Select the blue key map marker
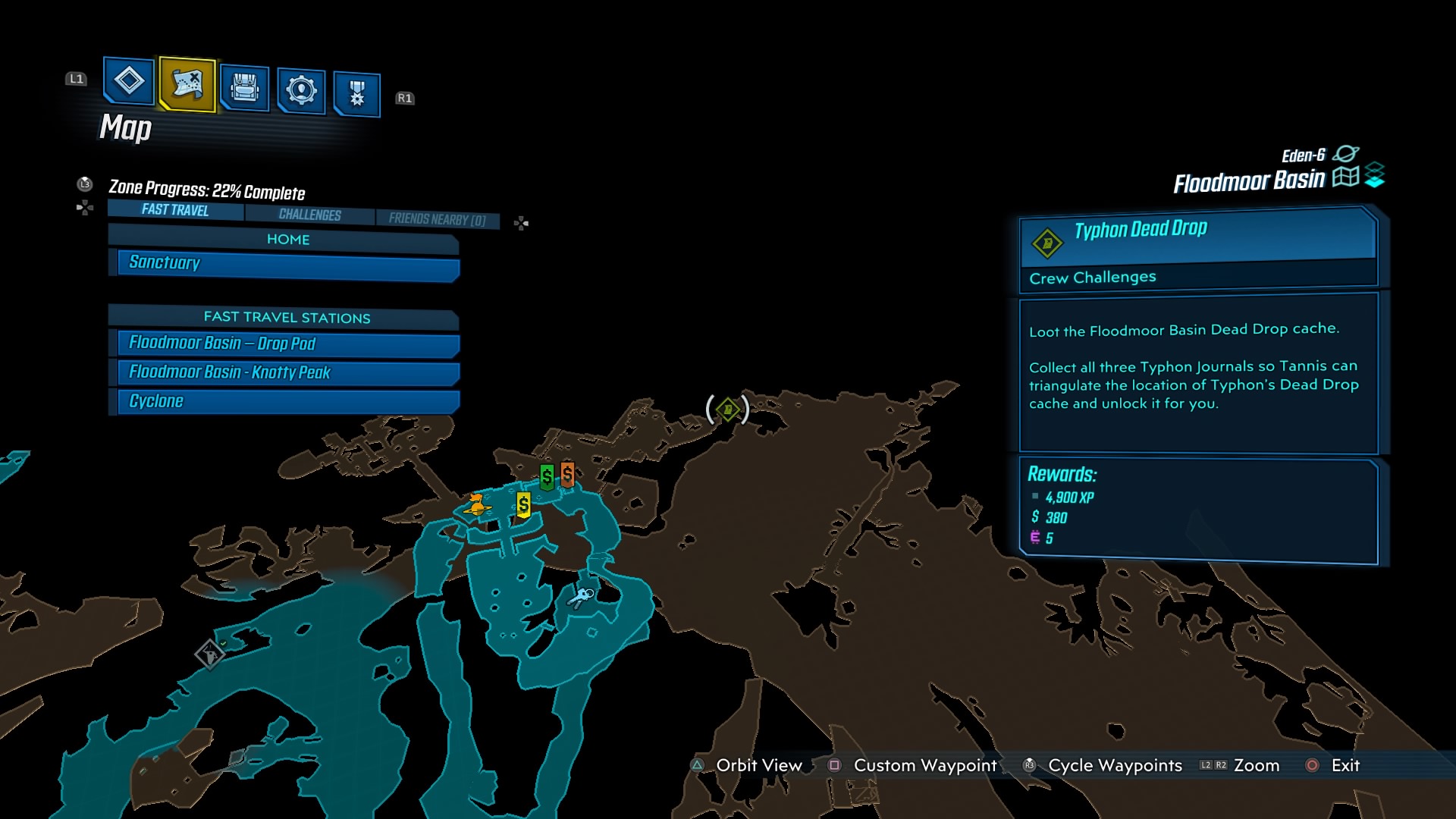Screen dimensions: 1456x819 (582, 598)
